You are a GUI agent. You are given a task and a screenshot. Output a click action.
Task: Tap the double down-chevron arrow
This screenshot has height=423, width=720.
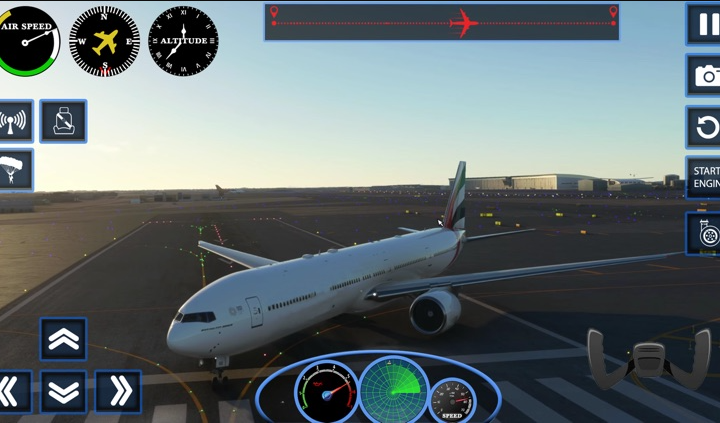(63, 392)
